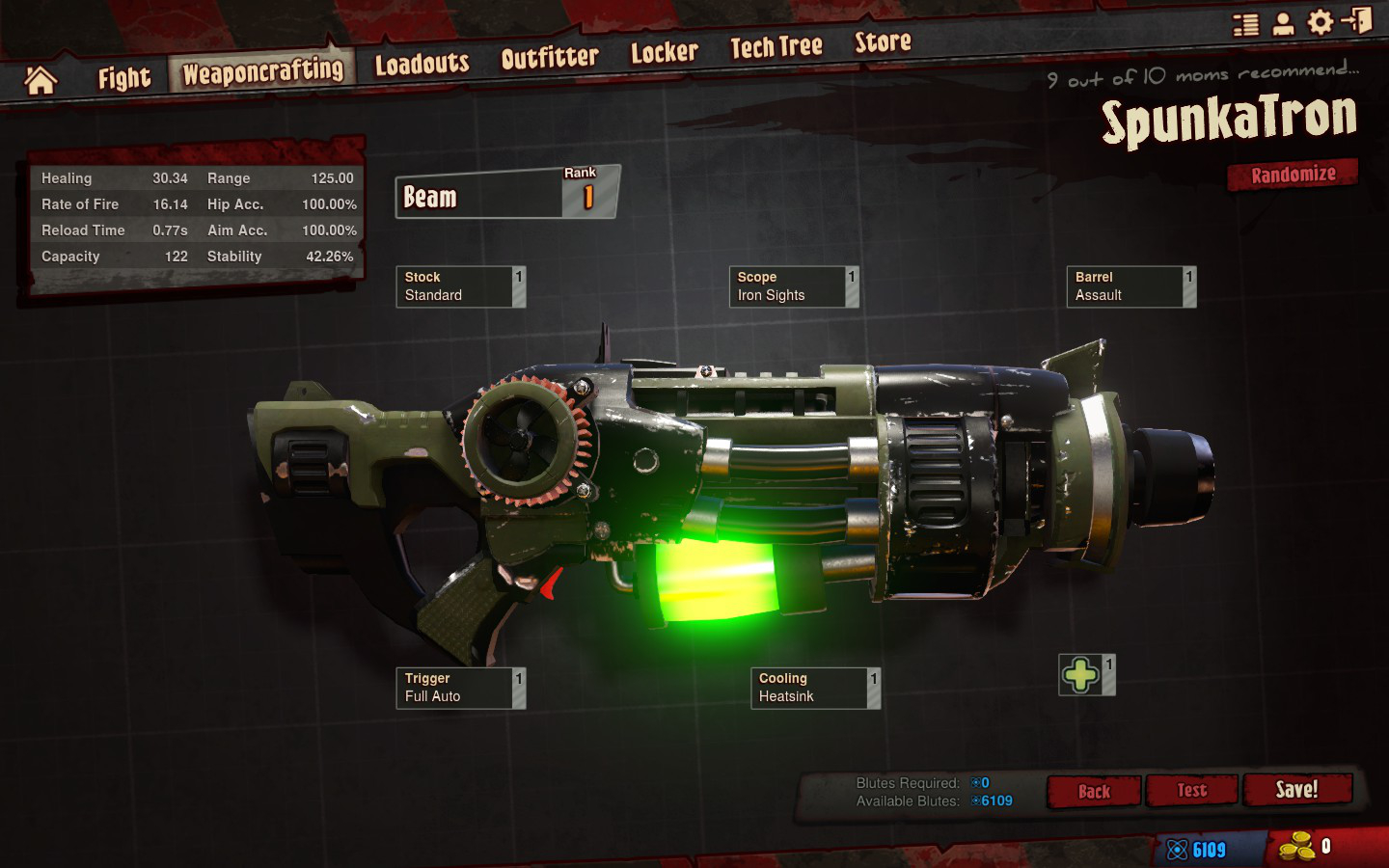
Task: Click the Randomize name button
Action: pyautogui.click(x=1293, y=175)
